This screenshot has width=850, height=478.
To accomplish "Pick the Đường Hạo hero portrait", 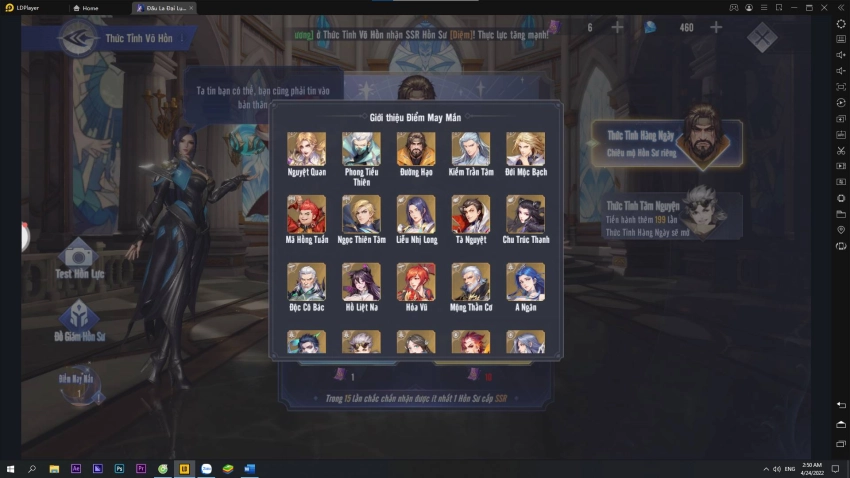I will pyautogui.click(x=416, y=149).
